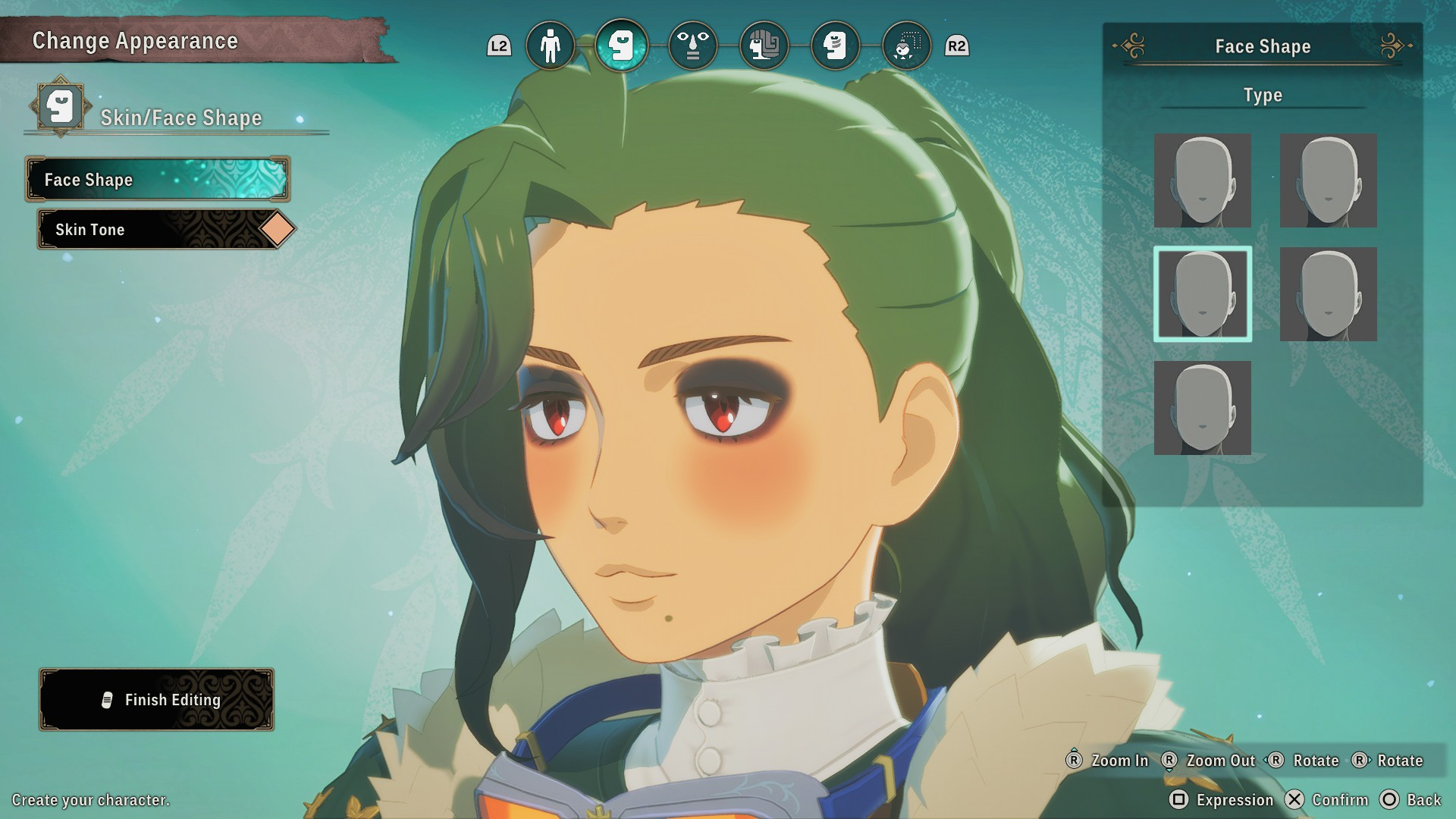Image resolution: width=1456 pixels, height=819 pixels.
Task: Click the Skin Tone color diamond
Action: (x=278, y=229)
